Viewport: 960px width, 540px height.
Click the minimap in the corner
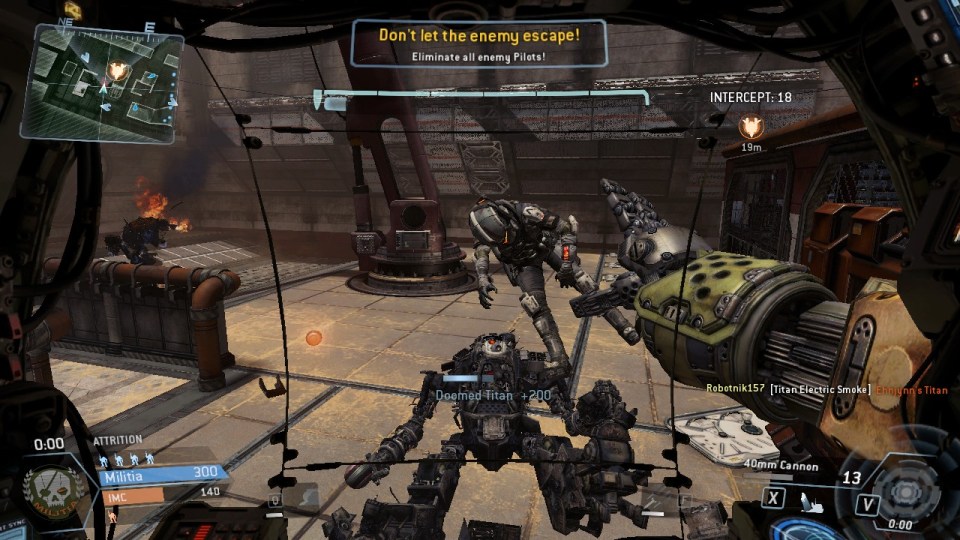[102, 82]
